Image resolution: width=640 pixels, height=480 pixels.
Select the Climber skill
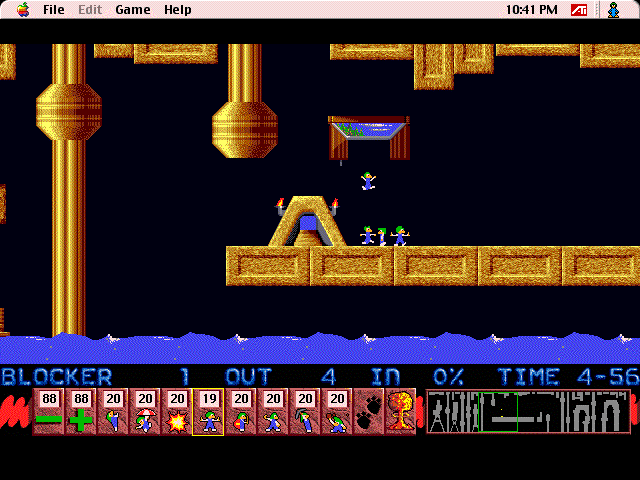coord(112,412)
